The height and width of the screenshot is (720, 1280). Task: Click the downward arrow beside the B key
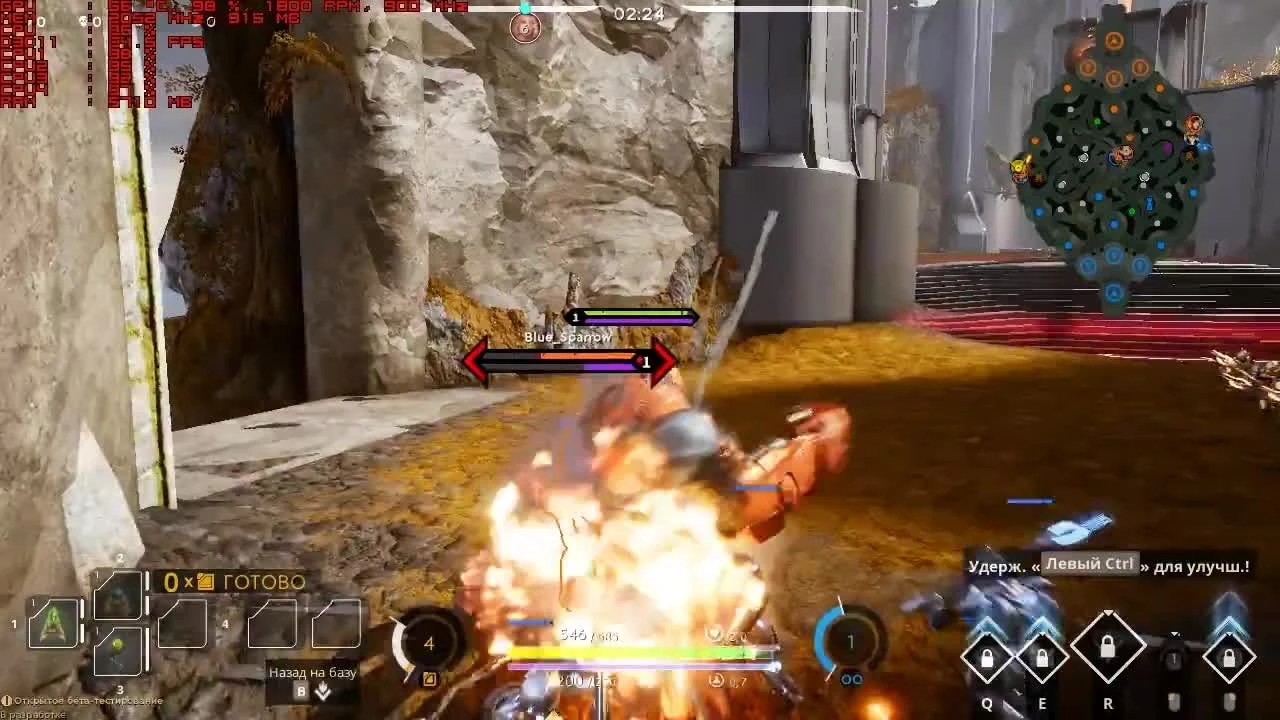point(324,692)
